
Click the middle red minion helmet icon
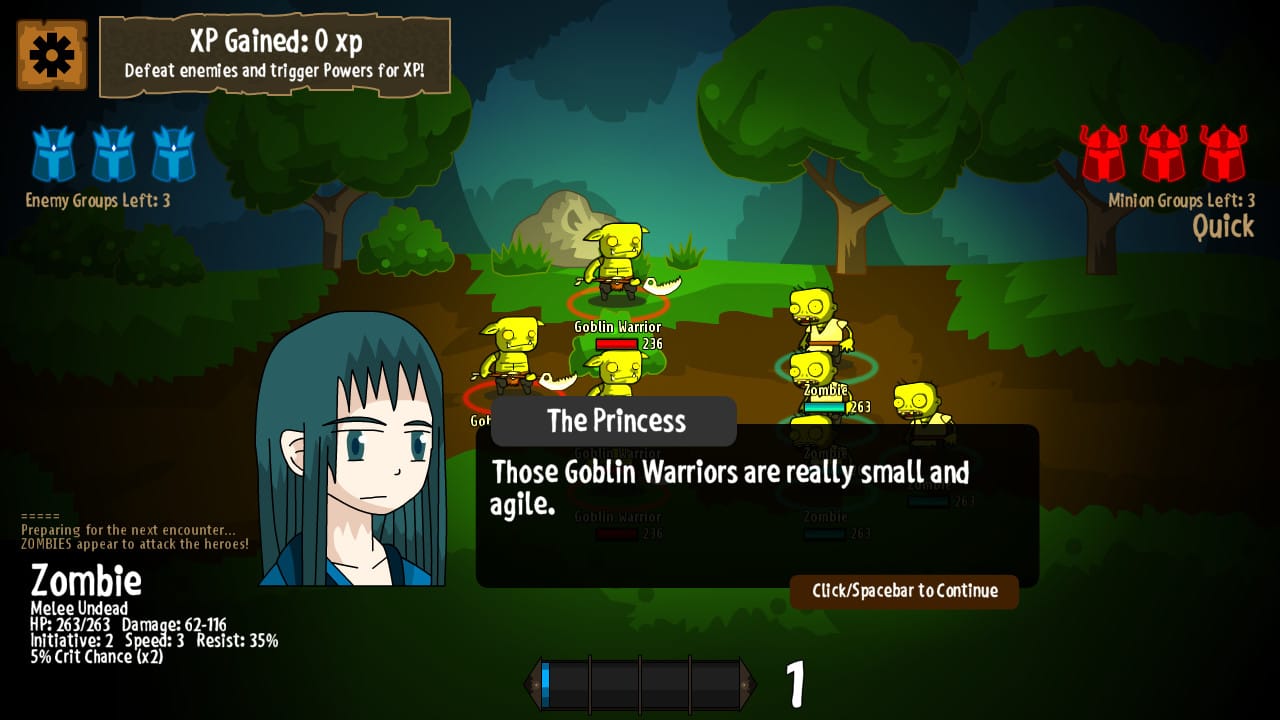click(x=1163, y=152)
